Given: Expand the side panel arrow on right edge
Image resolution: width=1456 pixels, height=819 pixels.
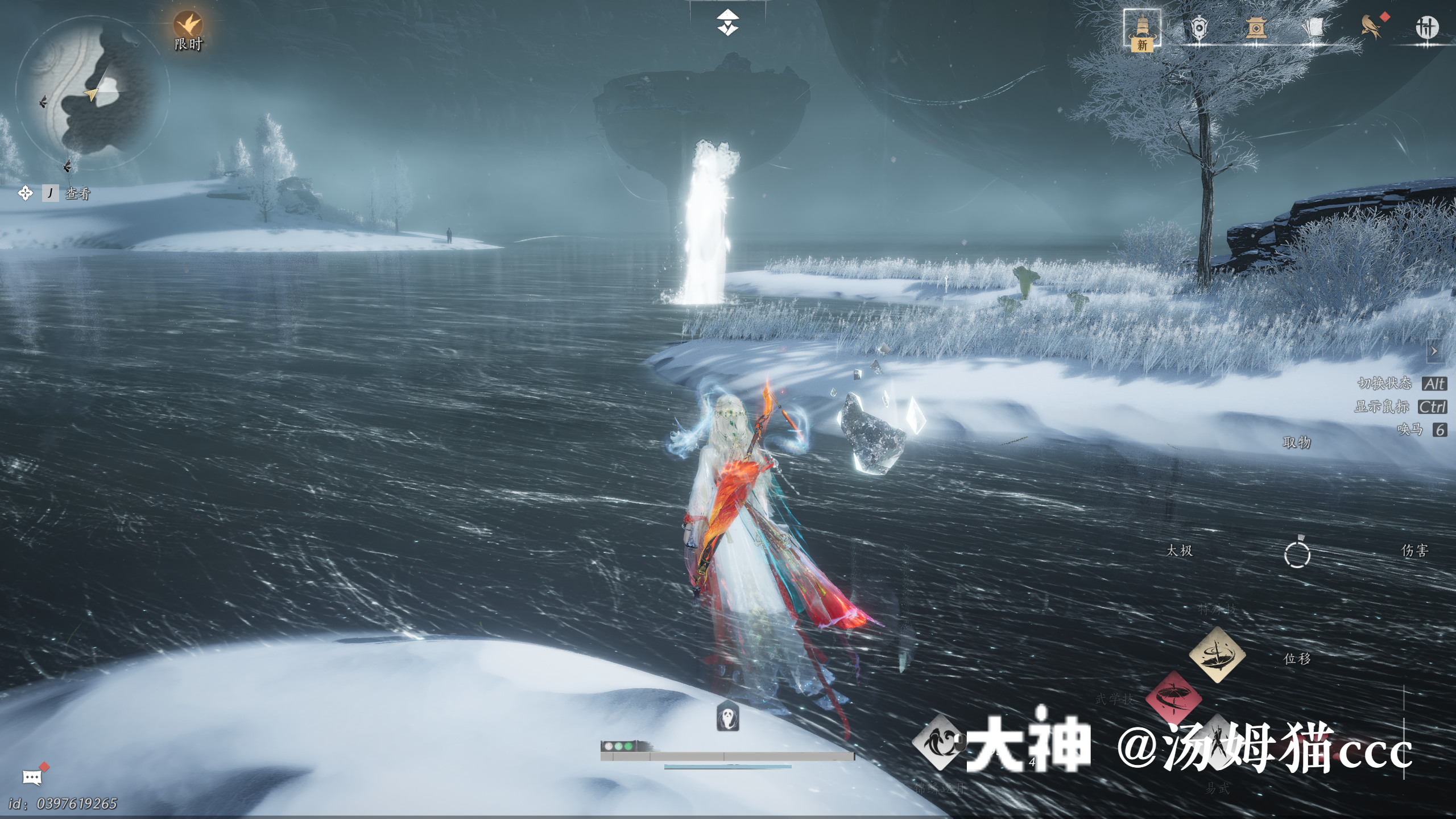Looking at the screenshot, I should [x=1433, y=351].
